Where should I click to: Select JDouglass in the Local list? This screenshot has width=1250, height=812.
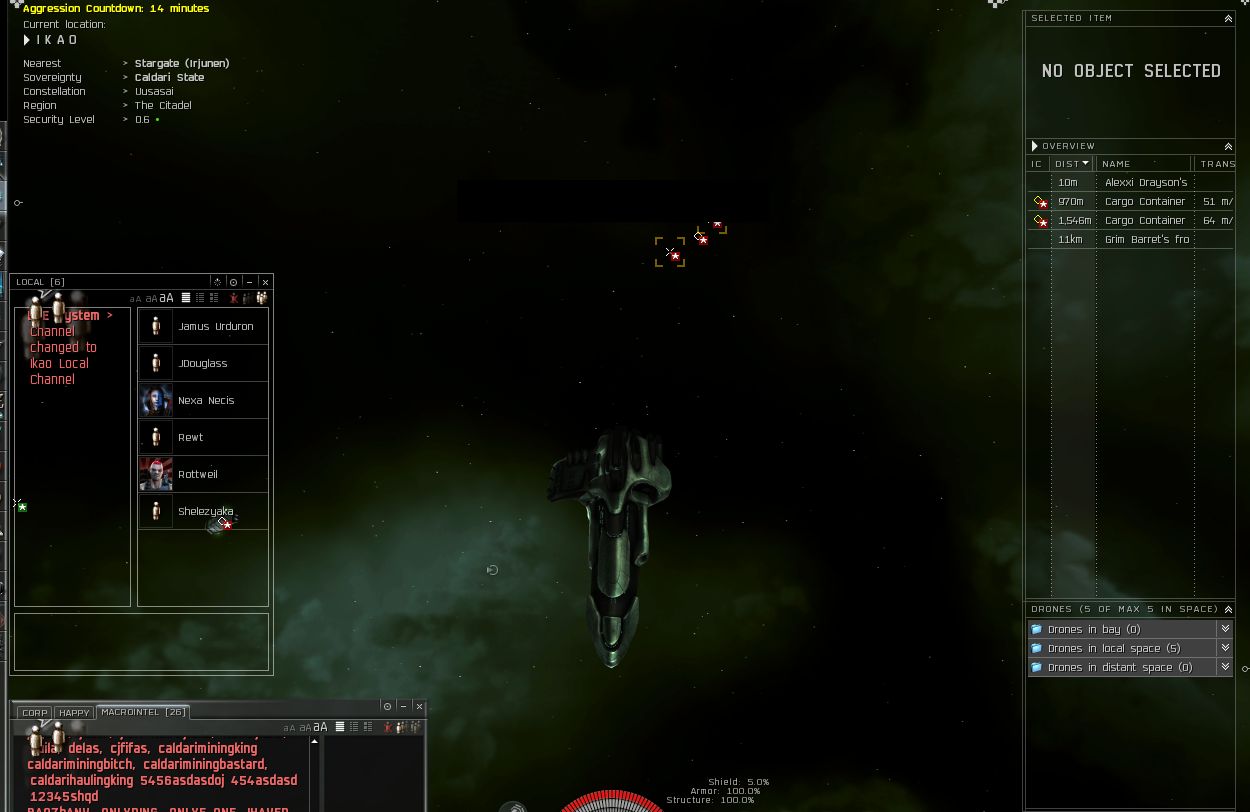[x=202, y=363]
